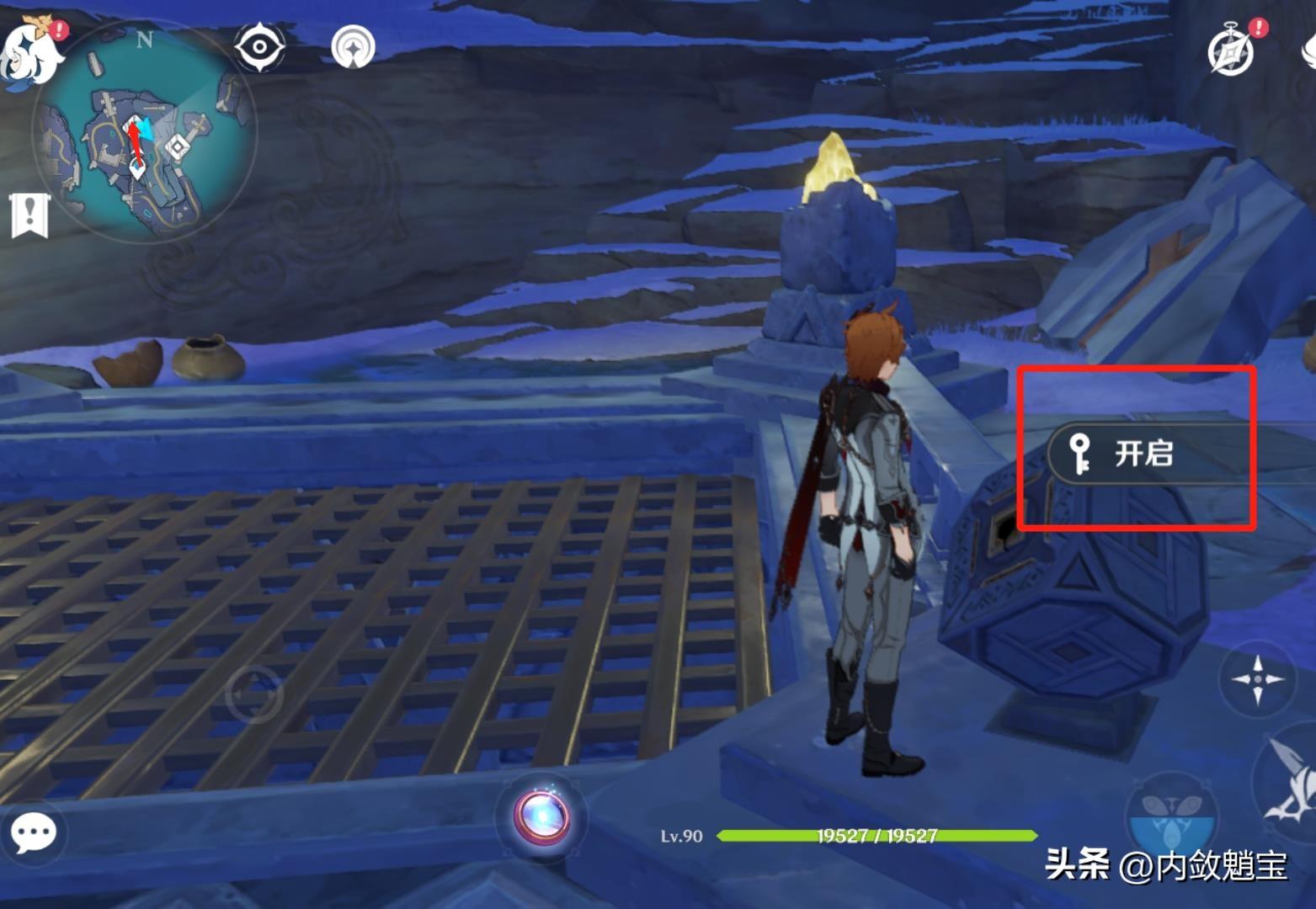This screenshot has height=909, width=1316.
Task: Use the glowing orb gadget
Action: tap(541, 816)
